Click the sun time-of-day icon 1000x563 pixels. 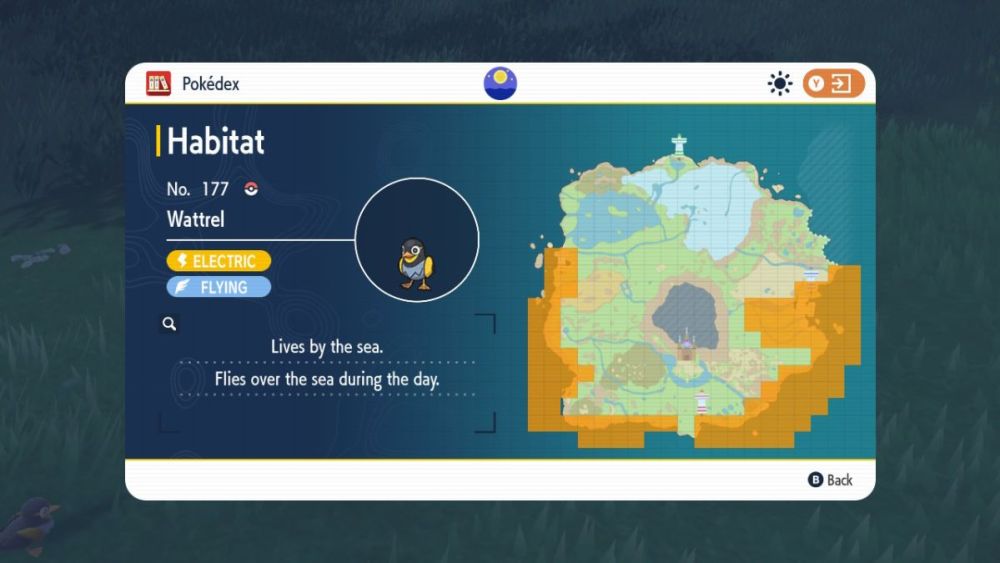point(780,84)
